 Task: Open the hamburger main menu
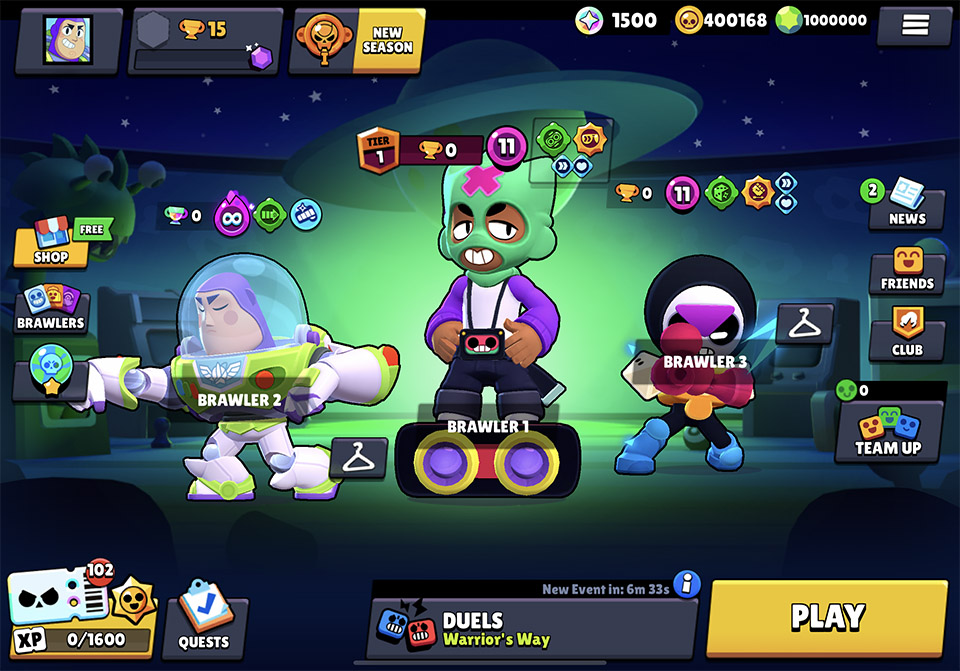[x=915, y=26]
